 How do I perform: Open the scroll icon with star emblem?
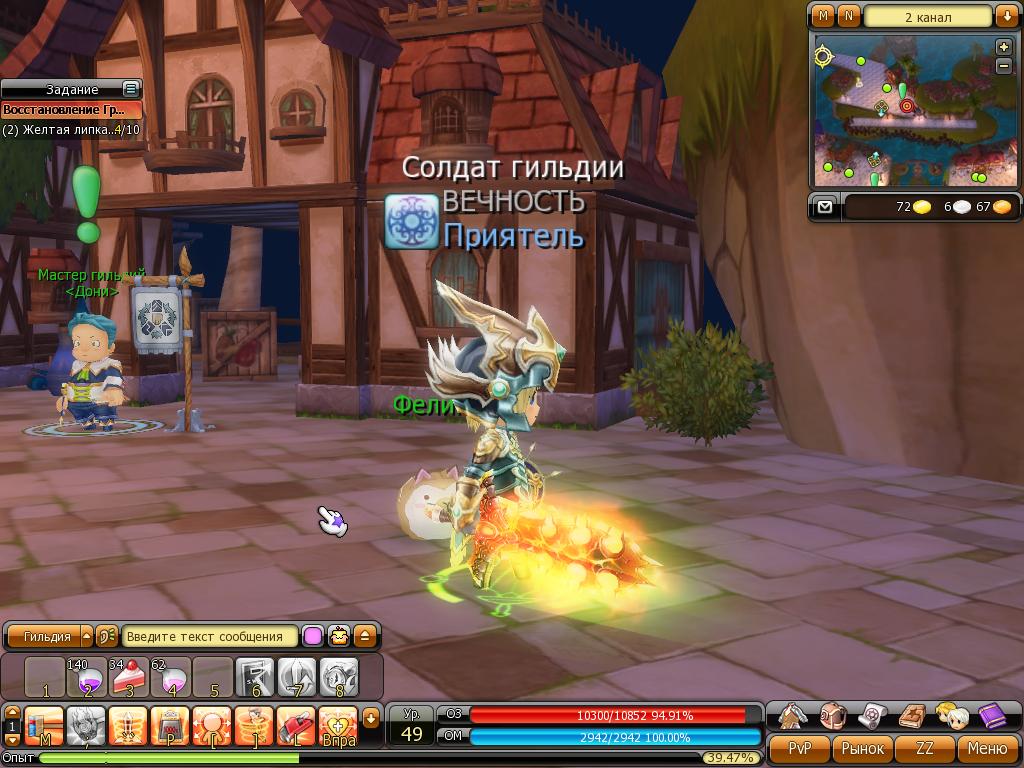872,716
